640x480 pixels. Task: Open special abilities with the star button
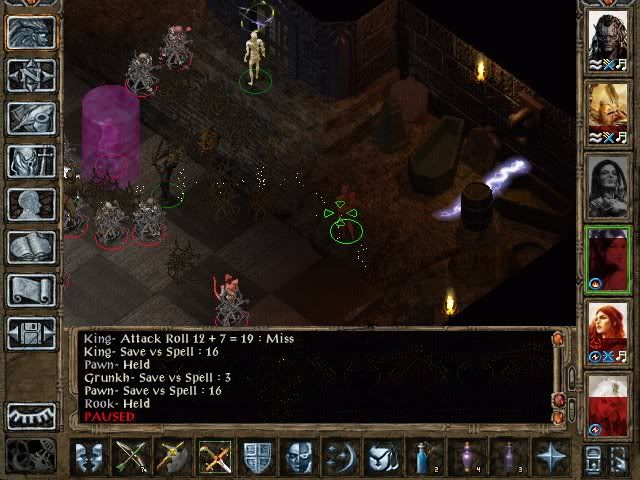[550, 458]
